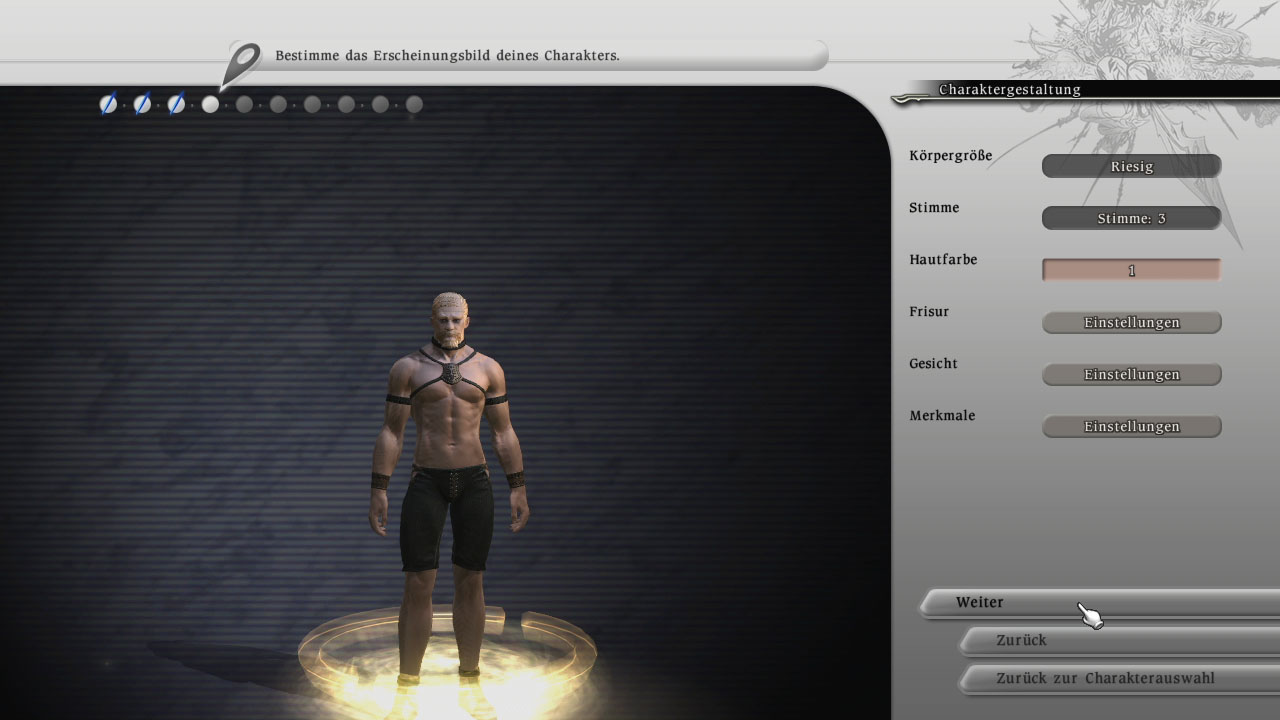
Task: Open the Stimme selector showing Stimme: 3
Action: click(1131, 218)
